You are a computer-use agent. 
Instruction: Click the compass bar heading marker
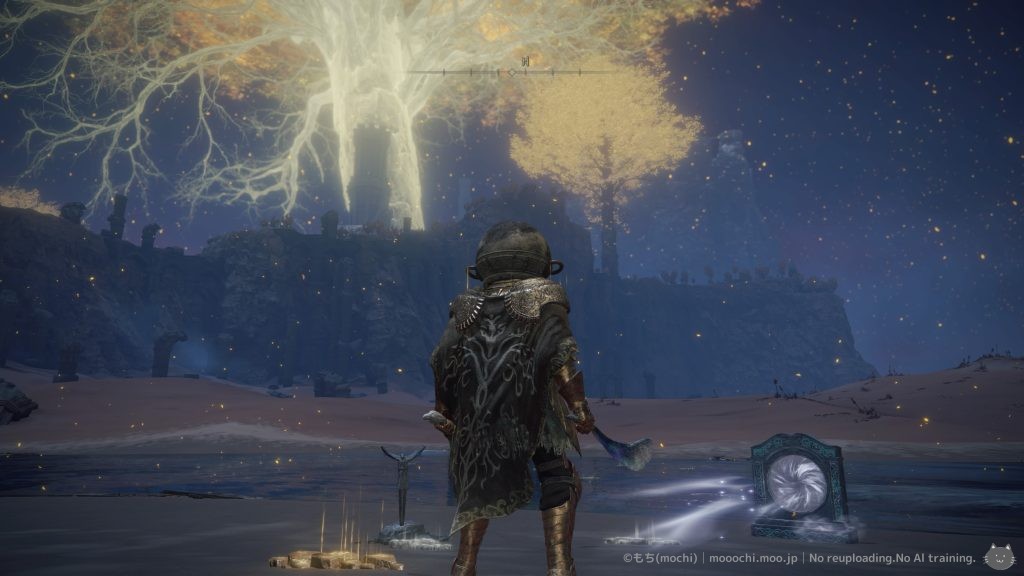click(511, 73)
